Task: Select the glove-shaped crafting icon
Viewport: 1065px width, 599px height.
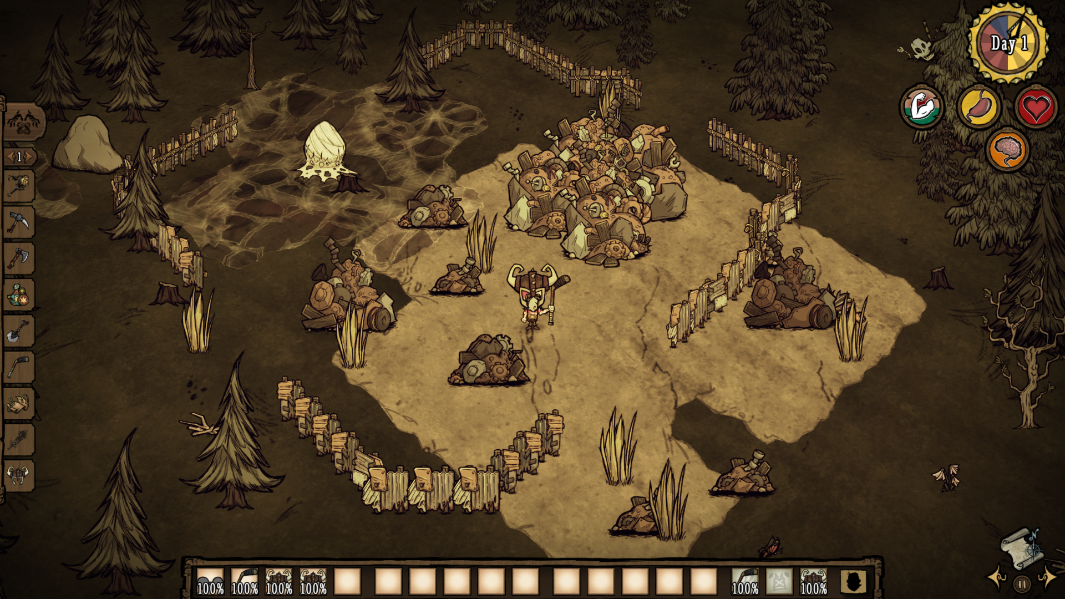Action: 20,403
